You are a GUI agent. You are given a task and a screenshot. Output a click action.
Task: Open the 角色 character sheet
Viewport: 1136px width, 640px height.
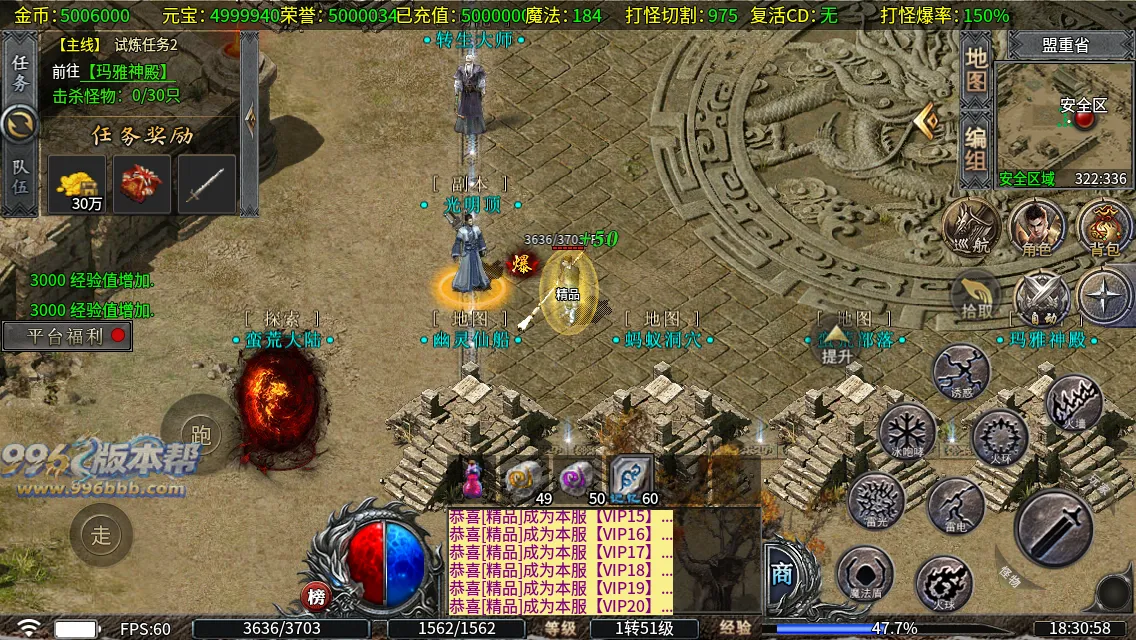tap(1036, 228)
